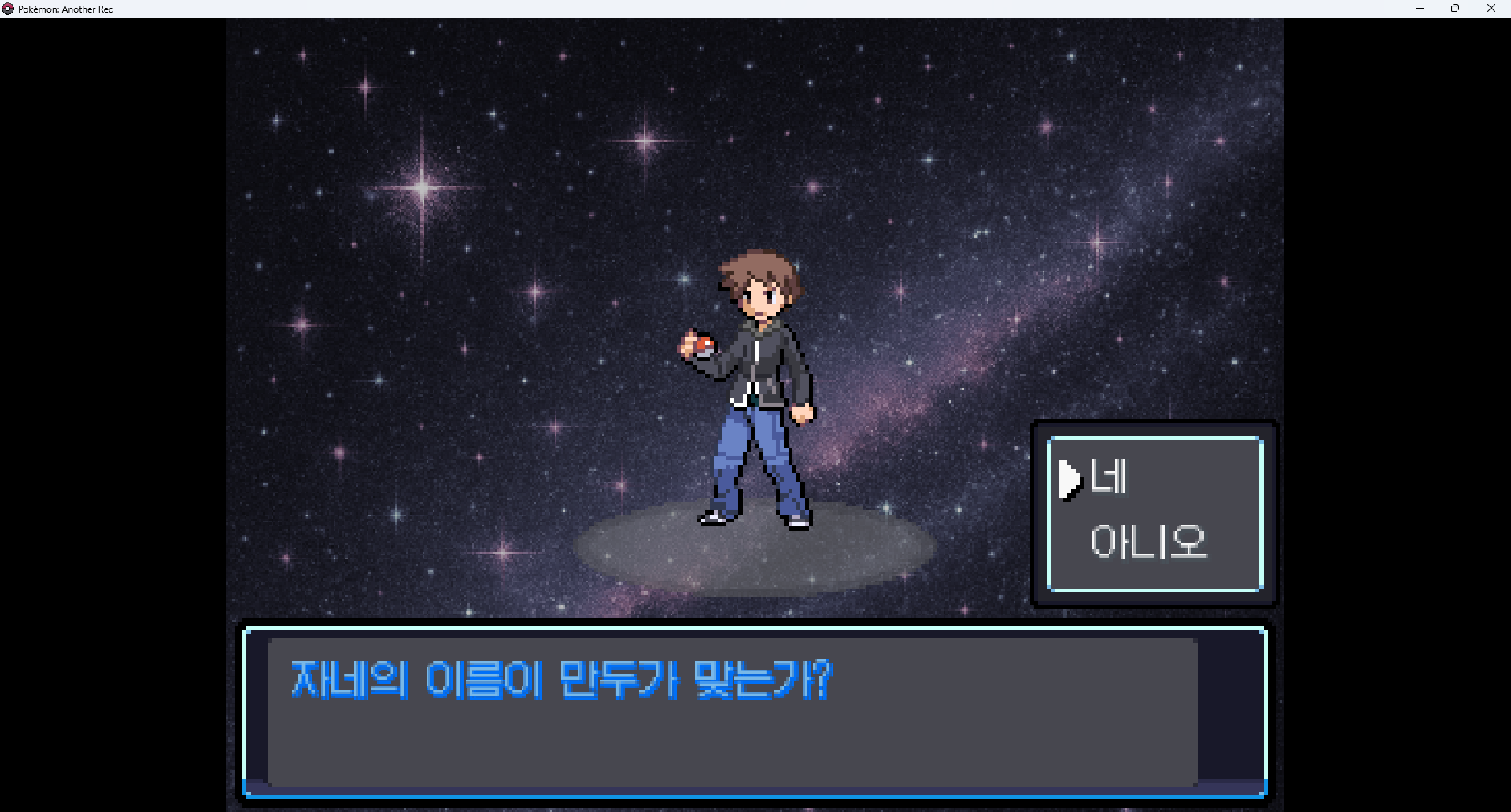Image resolution: width=1511 pixels, height=812 pixels.
Task: Click the maximize button of the game window
Action: [x=1455, y=9]
